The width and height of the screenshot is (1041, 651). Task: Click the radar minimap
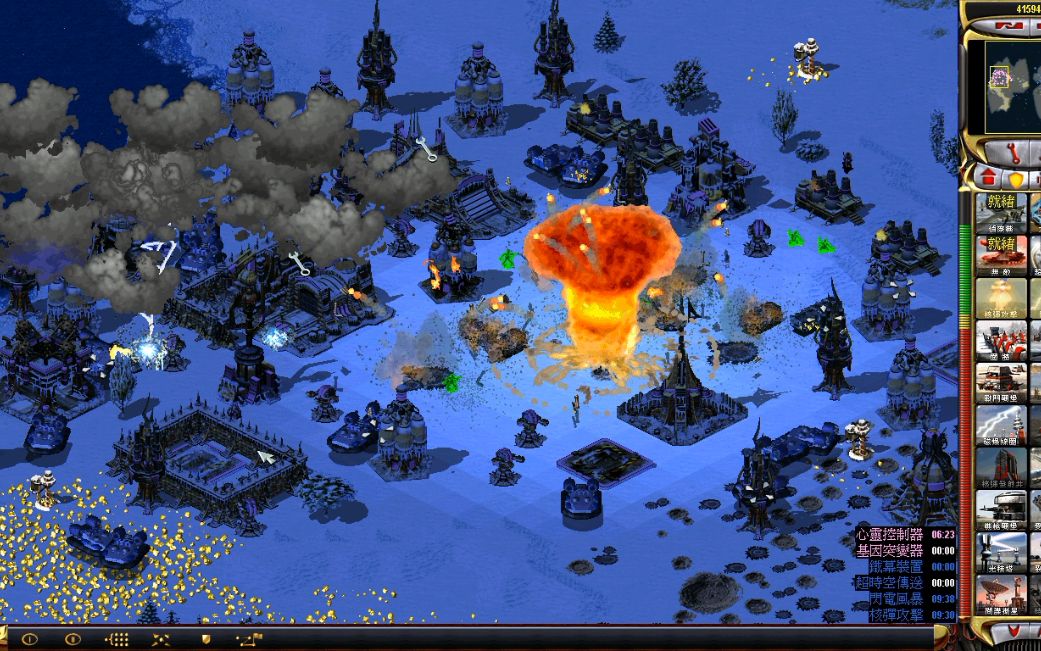coord(1012,86)
